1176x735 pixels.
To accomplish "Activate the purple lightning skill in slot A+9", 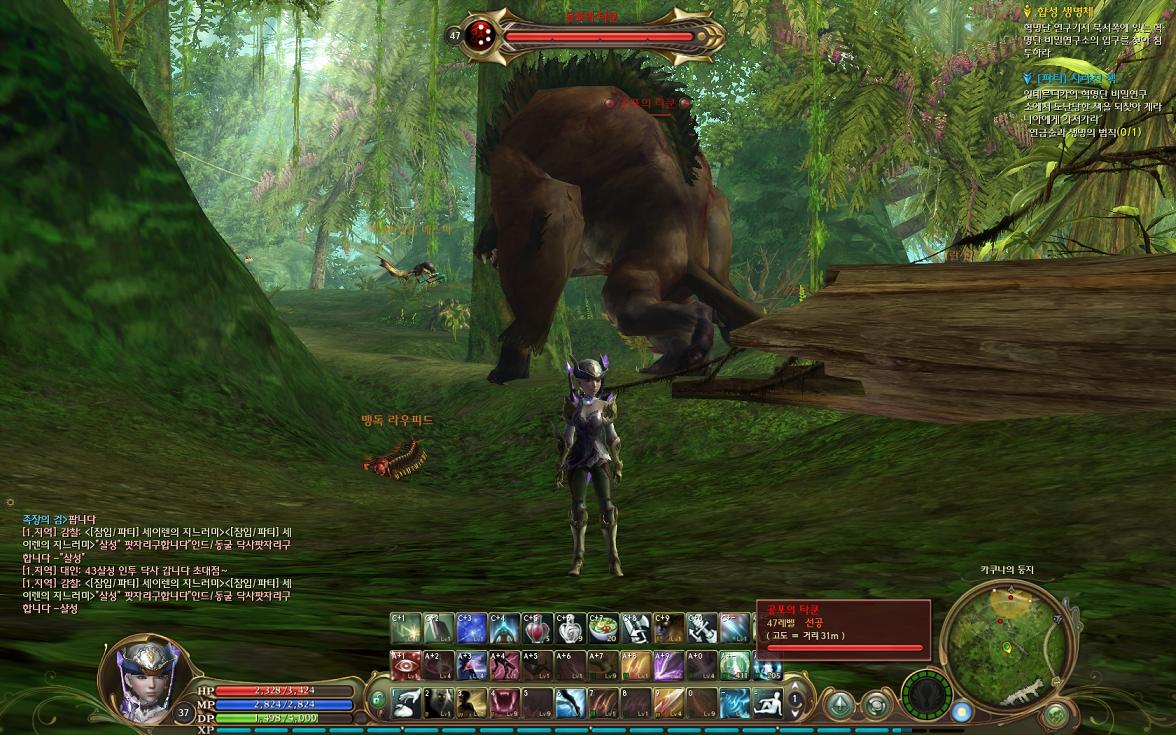I will [x=670, y=665].
